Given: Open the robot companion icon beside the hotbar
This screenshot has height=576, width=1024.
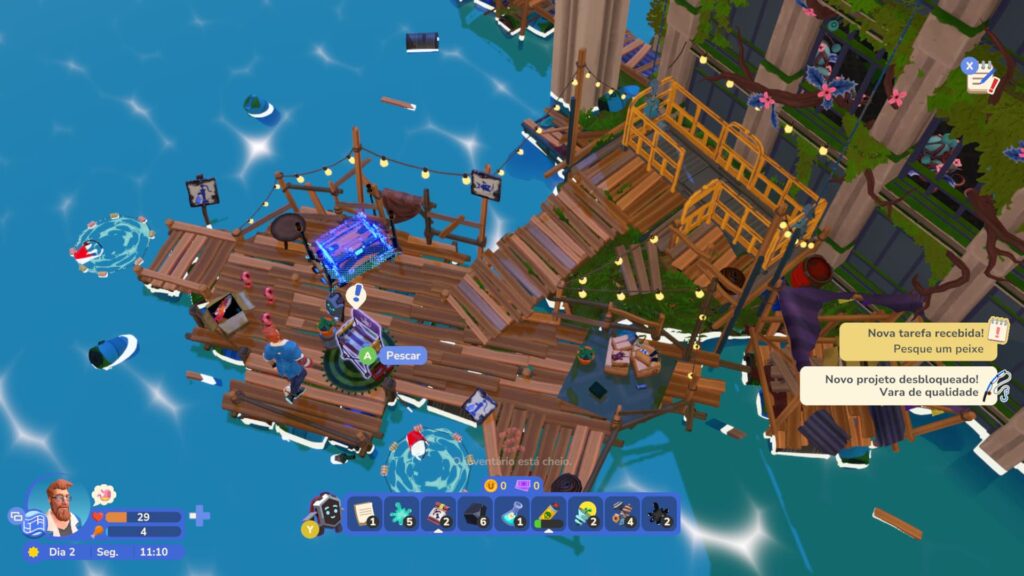Looking at the screenshot, I should click(324, 510).
